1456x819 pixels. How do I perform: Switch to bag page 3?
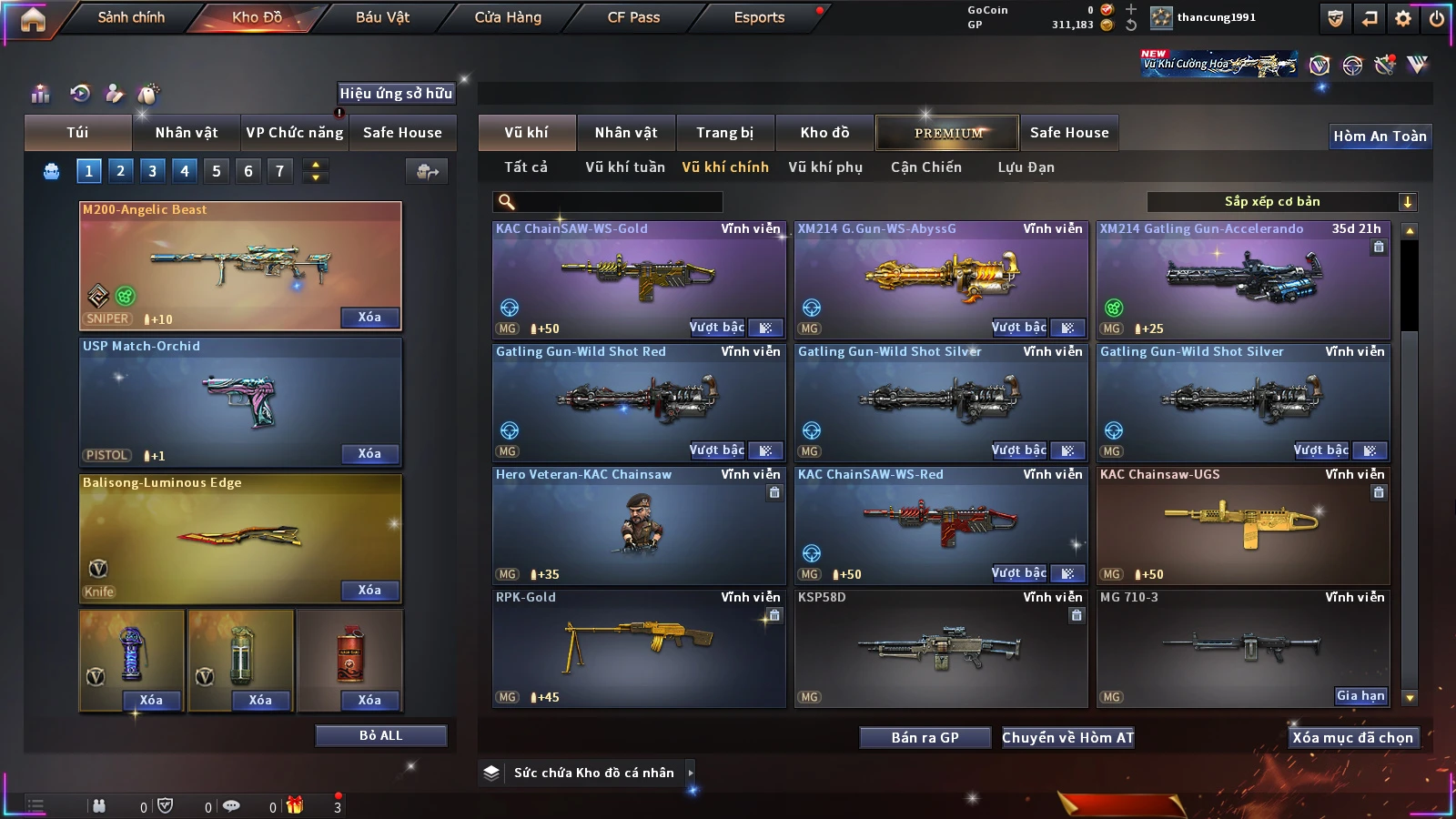click(x=152, y=171)
